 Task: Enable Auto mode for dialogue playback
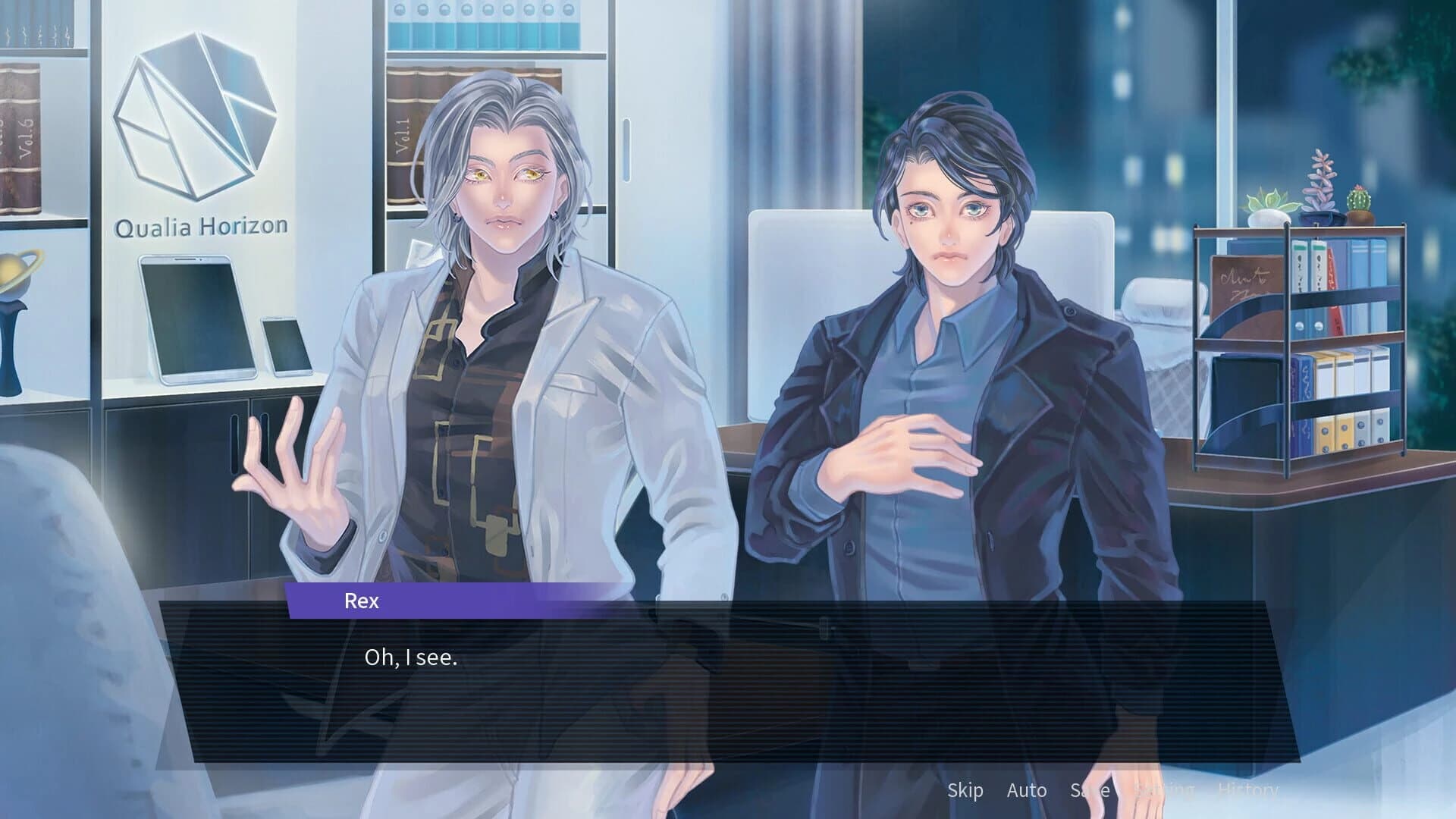pos(1027,790)
